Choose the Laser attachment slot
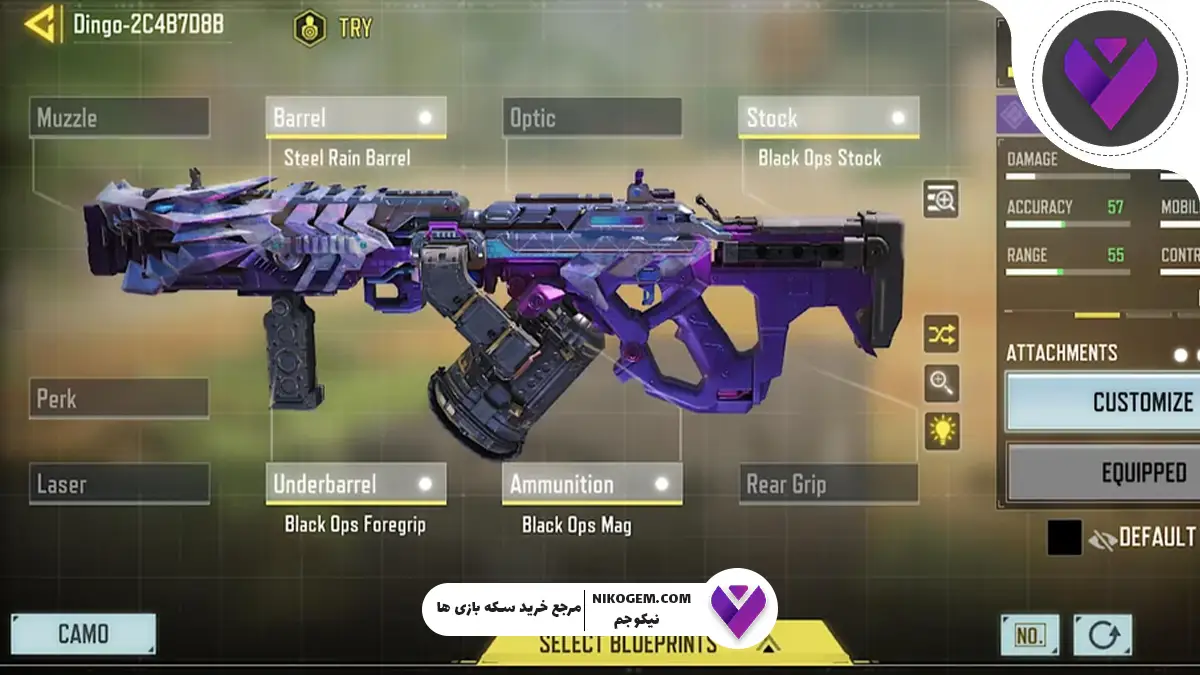1200x675 pixels. (x=120, y=485)
